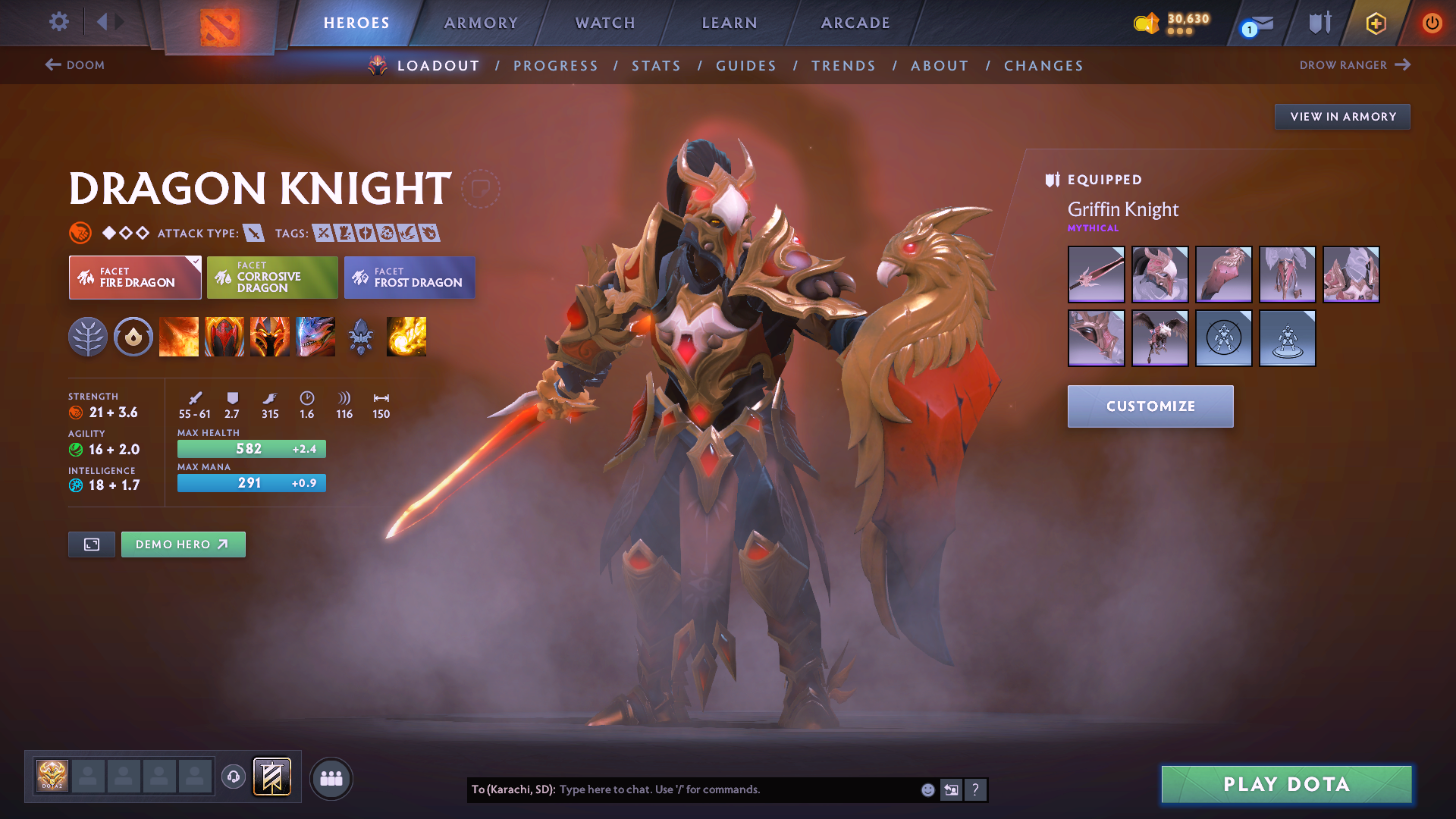This screenshot has width=1456, height=819.
Task: Open the Armory menu
Action: click(x=481, y=23)
